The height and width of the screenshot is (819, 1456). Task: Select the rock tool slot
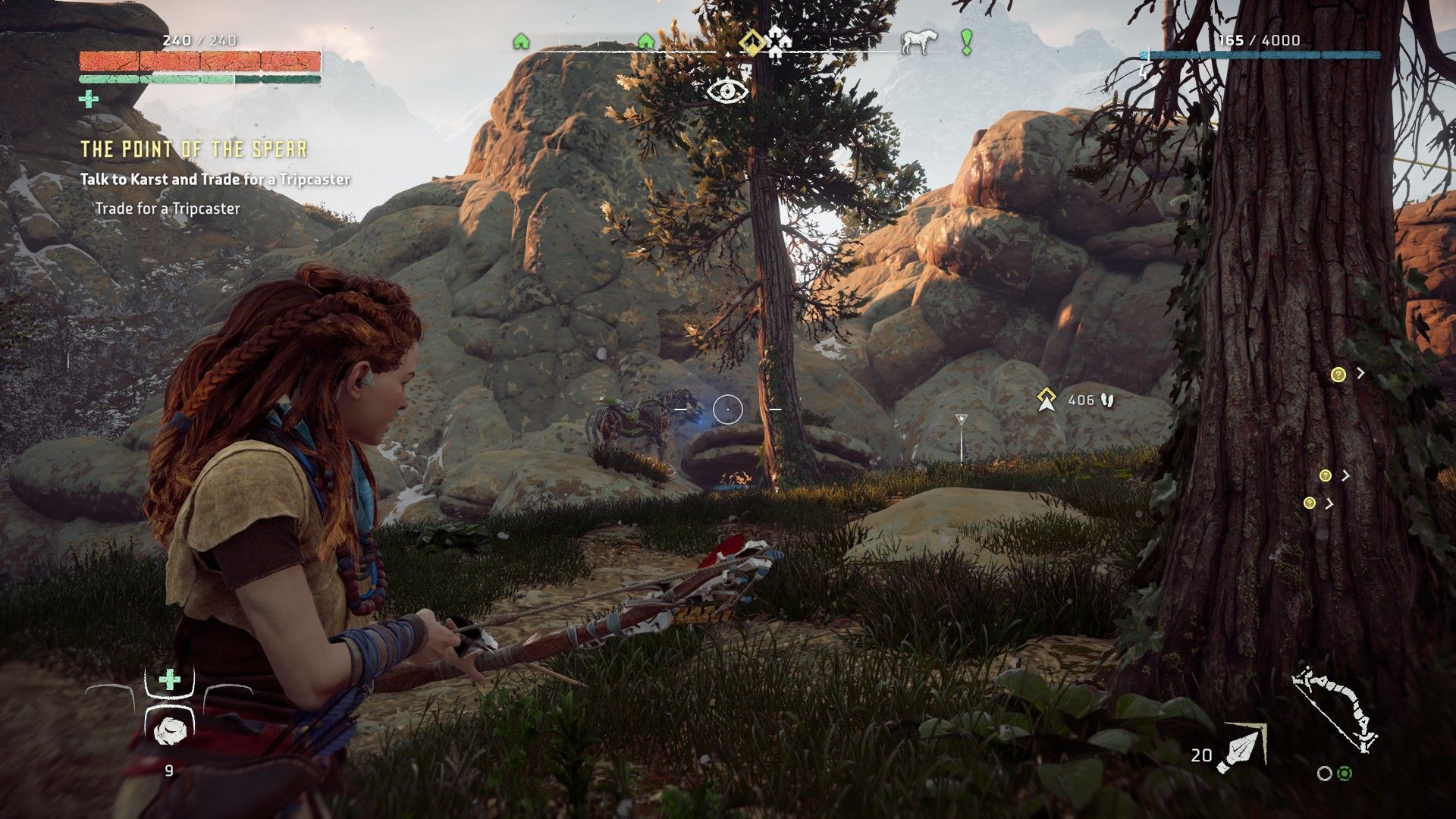[x=168, y=731]
